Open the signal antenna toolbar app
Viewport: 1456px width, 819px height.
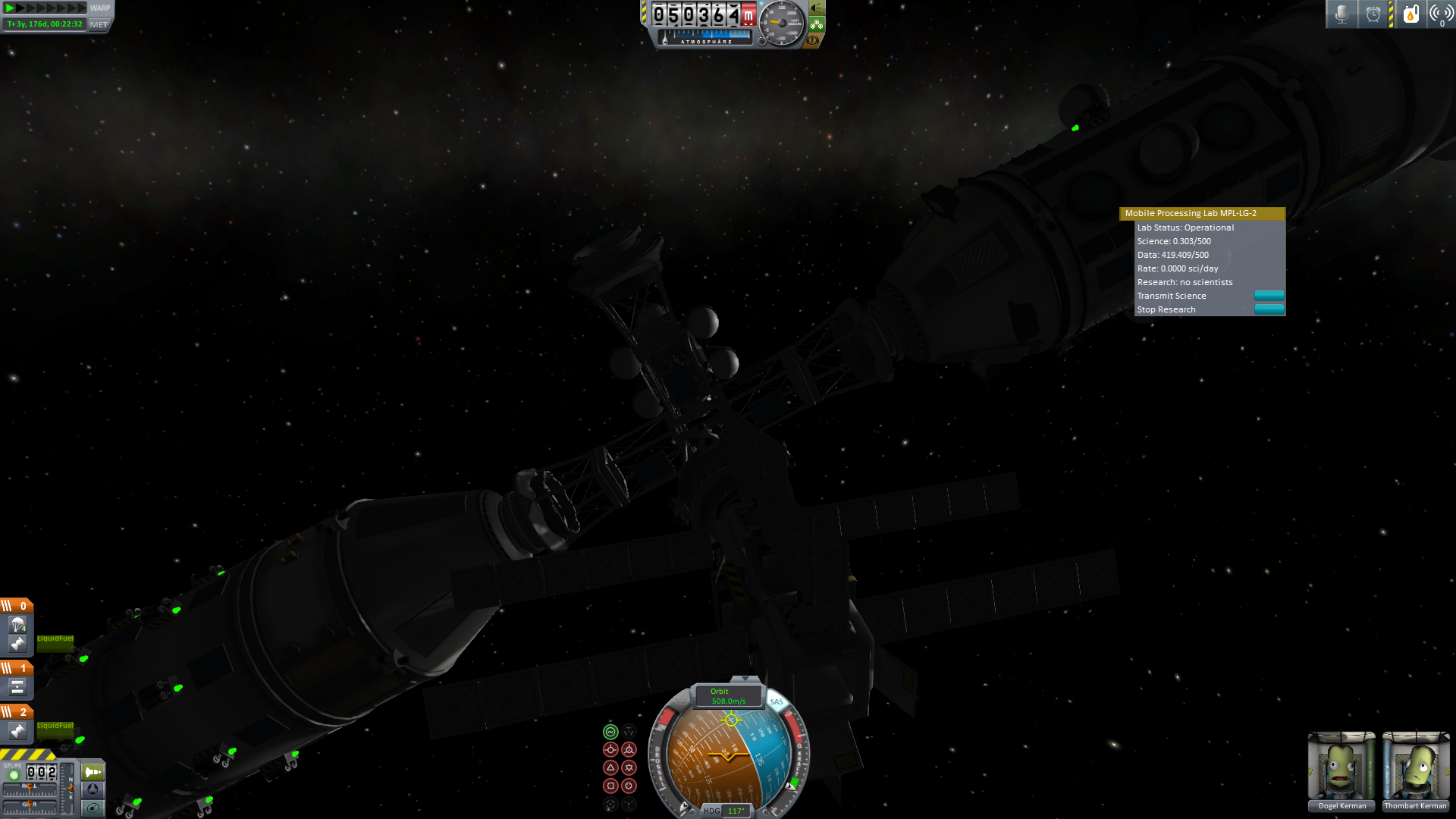tap(1441, 14)
